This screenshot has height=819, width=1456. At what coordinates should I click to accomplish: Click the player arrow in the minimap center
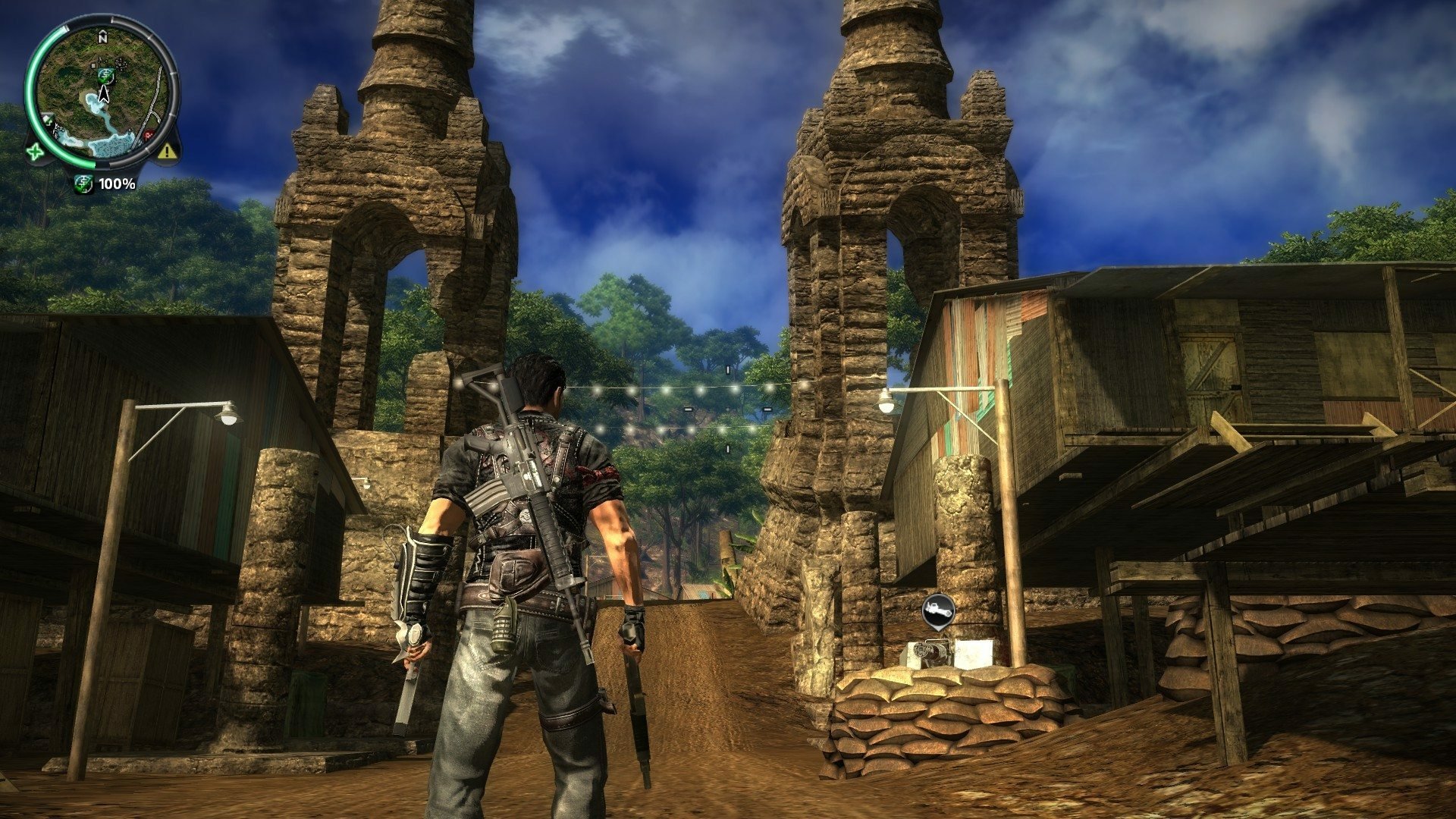click(x=104, y=94)
